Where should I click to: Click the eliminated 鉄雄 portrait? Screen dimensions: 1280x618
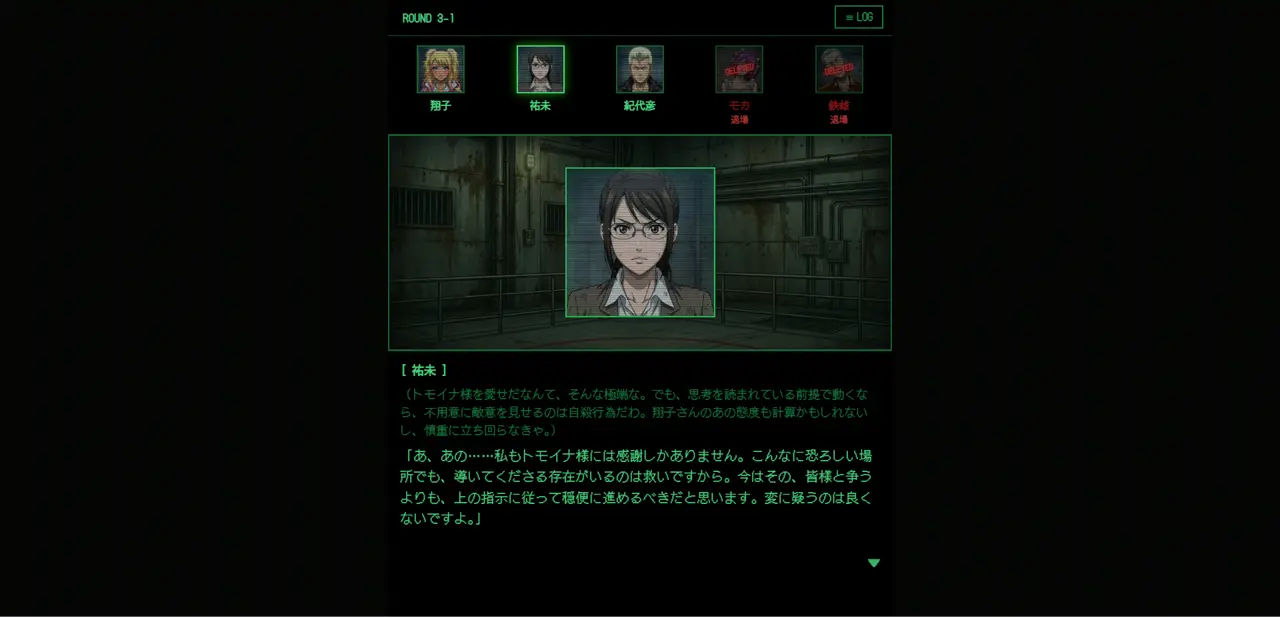click(x=839, y=69)
